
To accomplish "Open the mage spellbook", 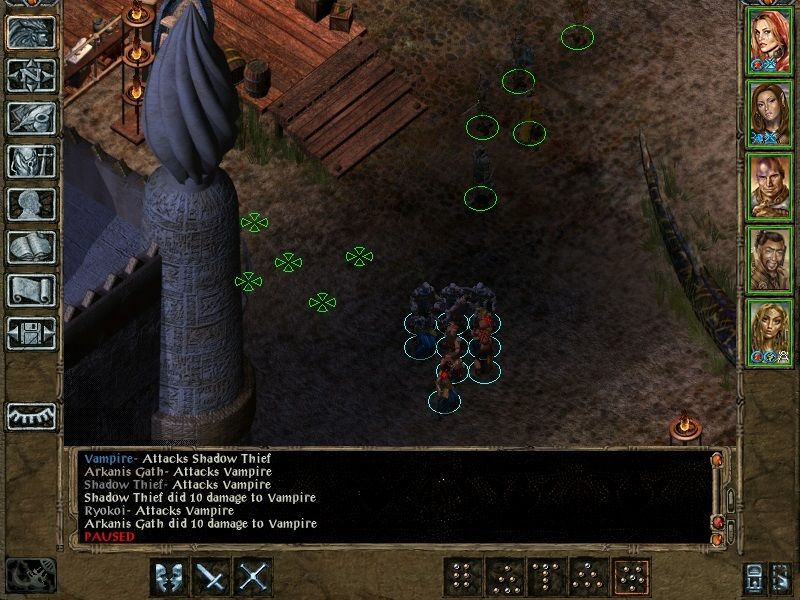I will pyautogui.click(x=32, y=247).
